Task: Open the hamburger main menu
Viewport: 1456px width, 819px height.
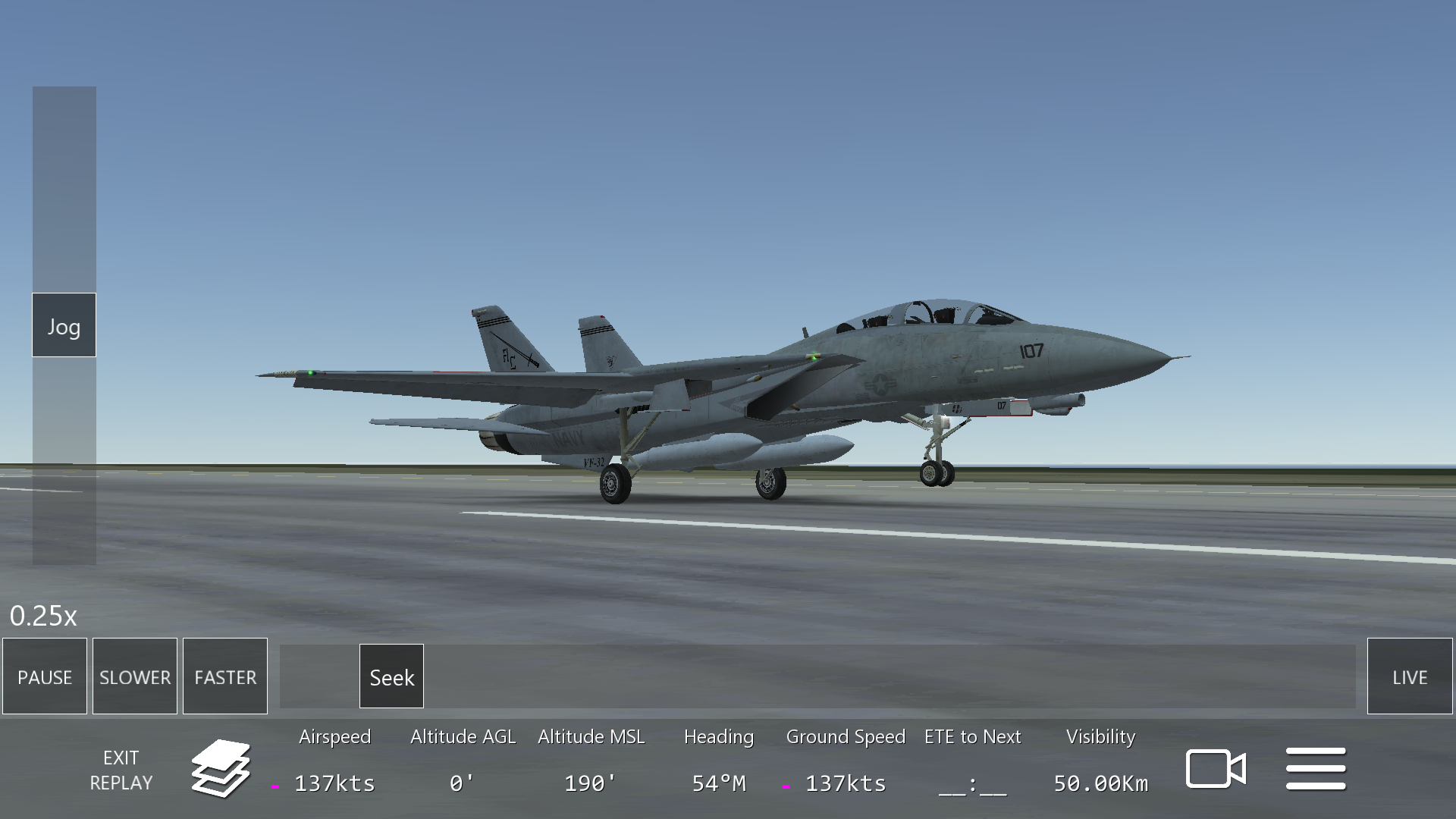Action: 1316,769
